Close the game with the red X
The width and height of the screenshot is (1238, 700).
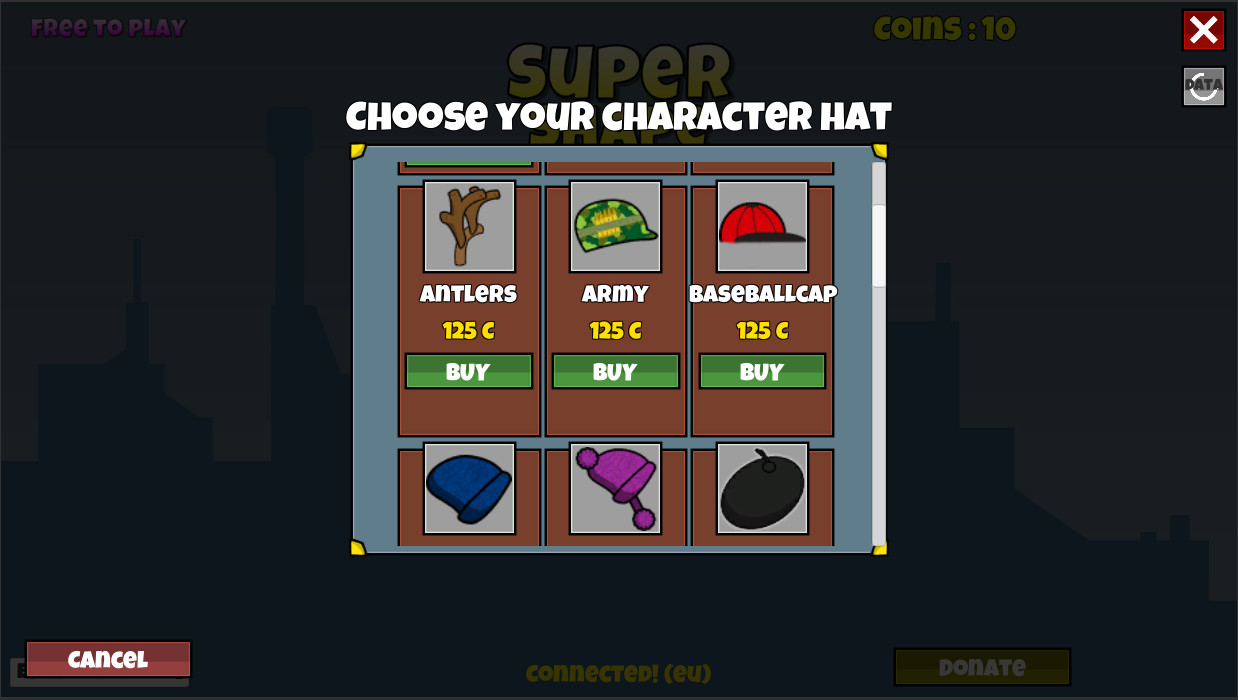(x=1203, y=30)
